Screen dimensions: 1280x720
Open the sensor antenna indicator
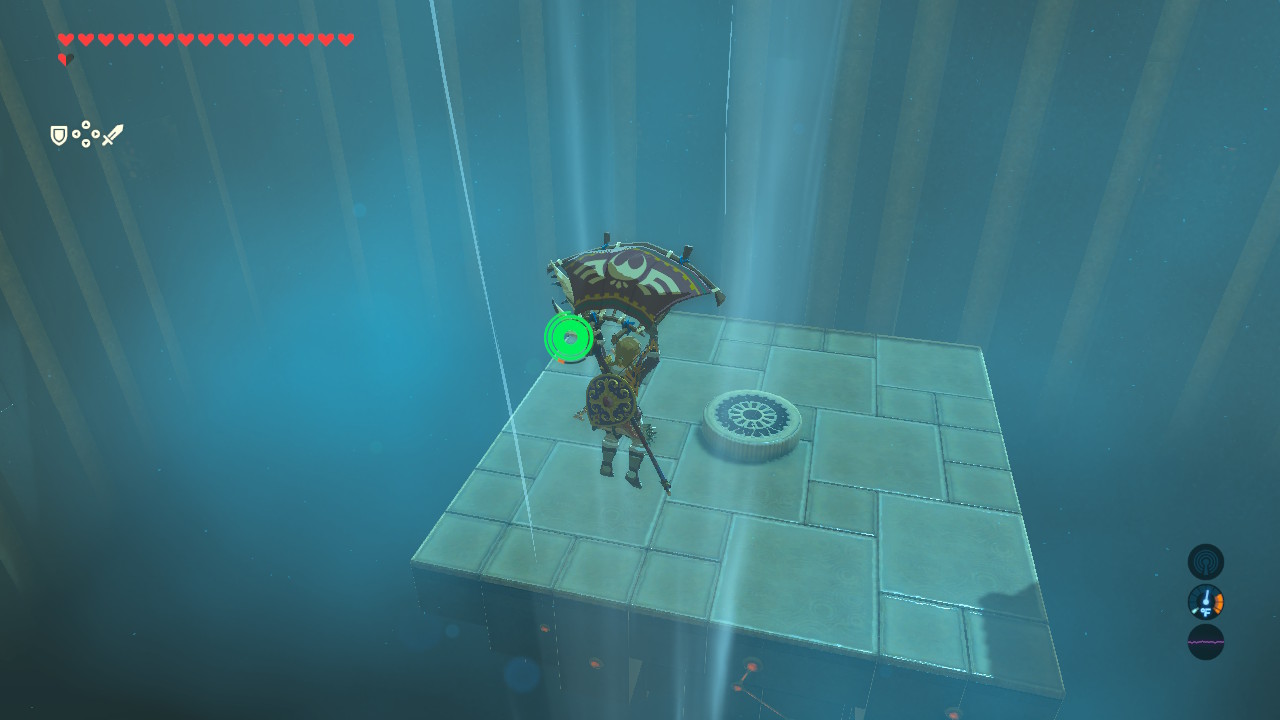pos(1205,562)
